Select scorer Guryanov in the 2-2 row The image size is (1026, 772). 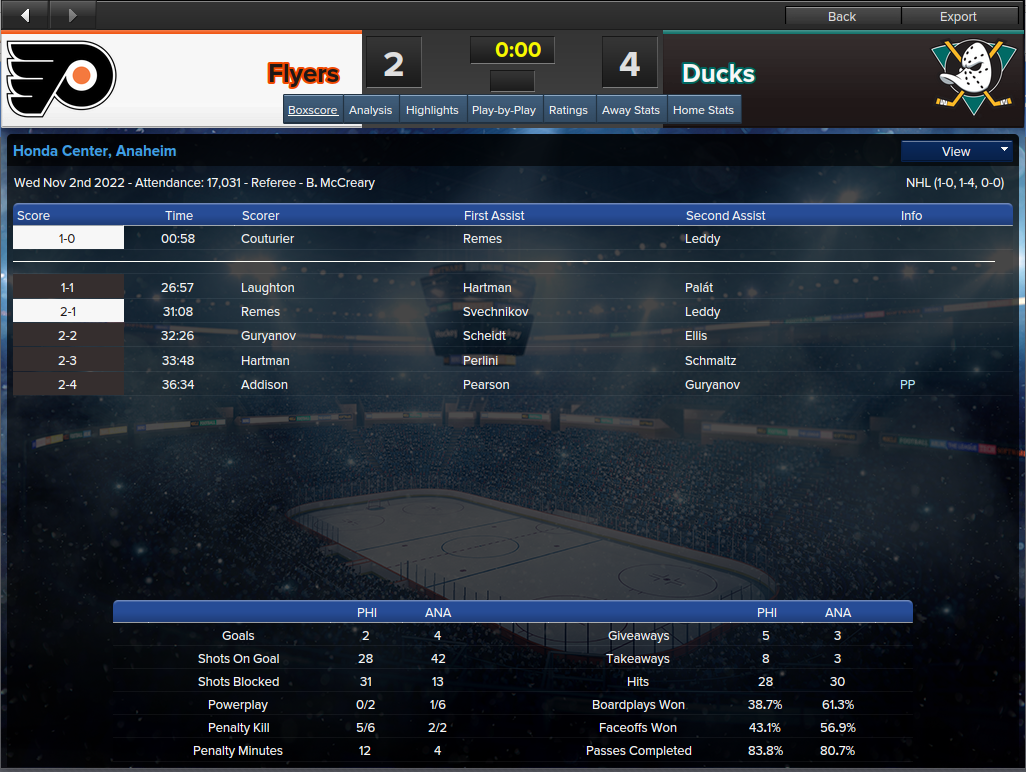(268, 336)
